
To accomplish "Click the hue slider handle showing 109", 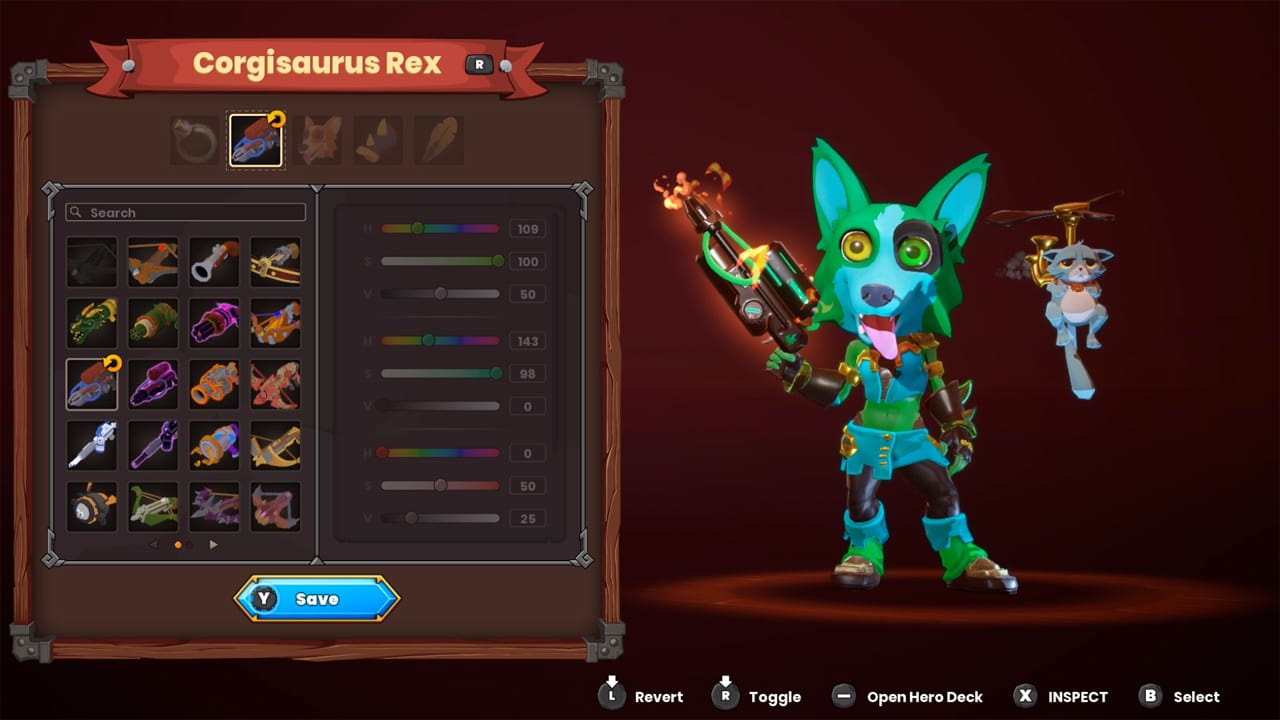I will [418, 228].
